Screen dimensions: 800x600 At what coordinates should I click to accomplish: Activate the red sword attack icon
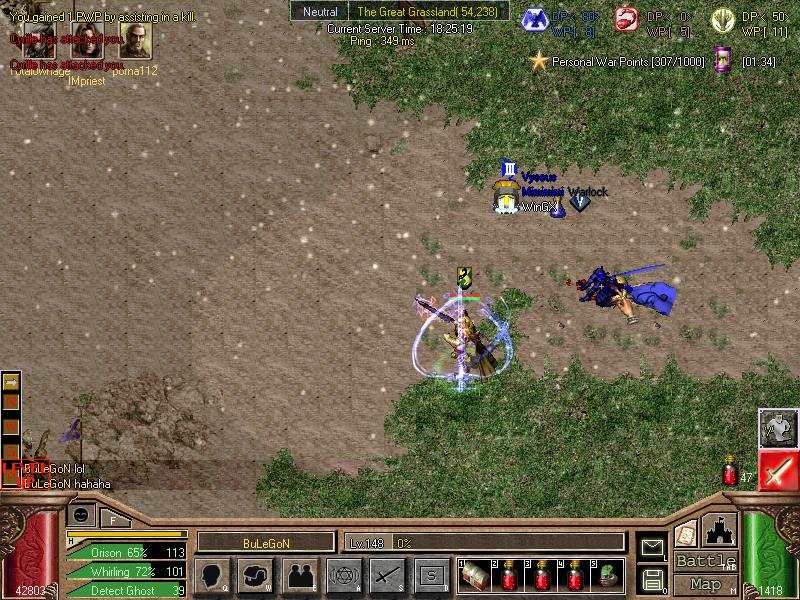pos(777,470)
